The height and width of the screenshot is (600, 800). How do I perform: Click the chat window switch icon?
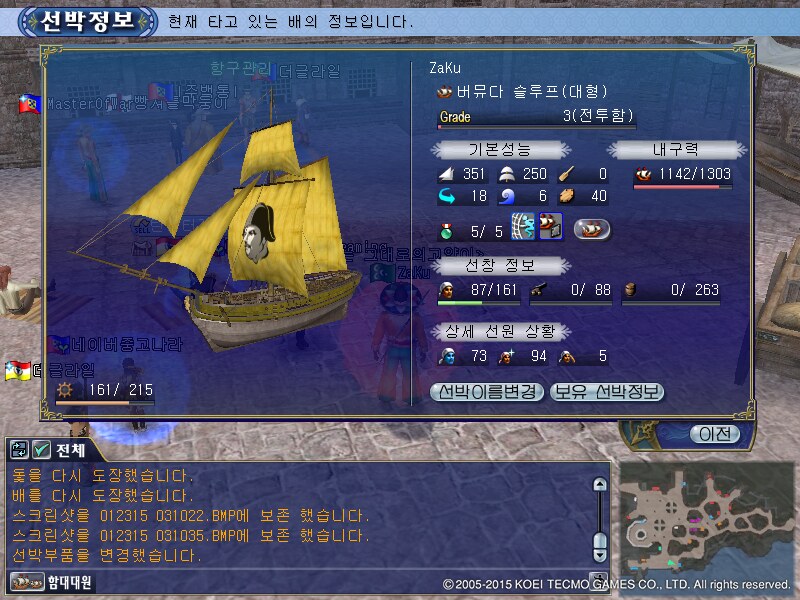[20, 449]
